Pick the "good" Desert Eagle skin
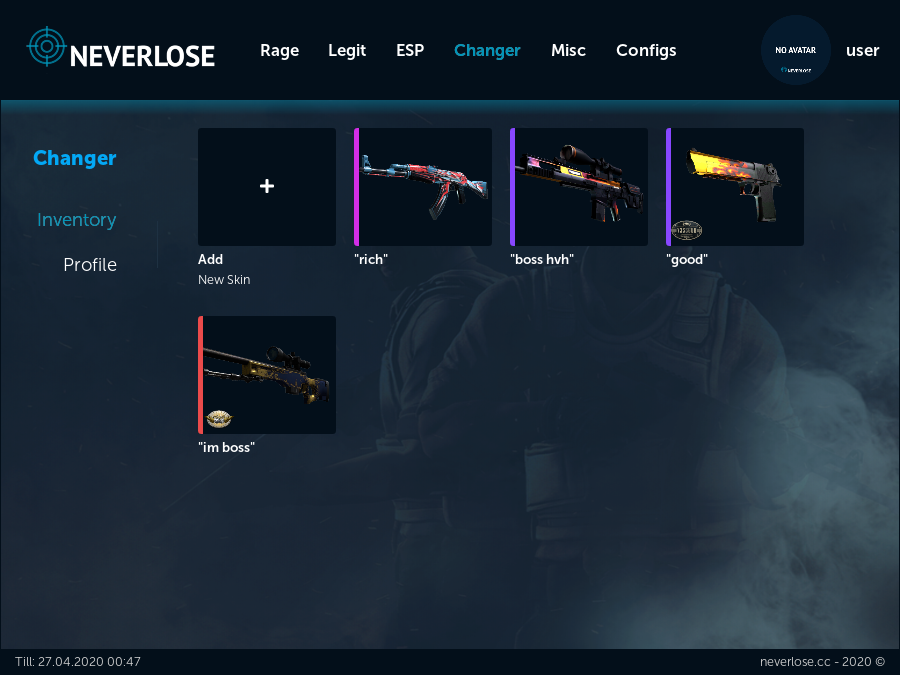 pos(736,187)
